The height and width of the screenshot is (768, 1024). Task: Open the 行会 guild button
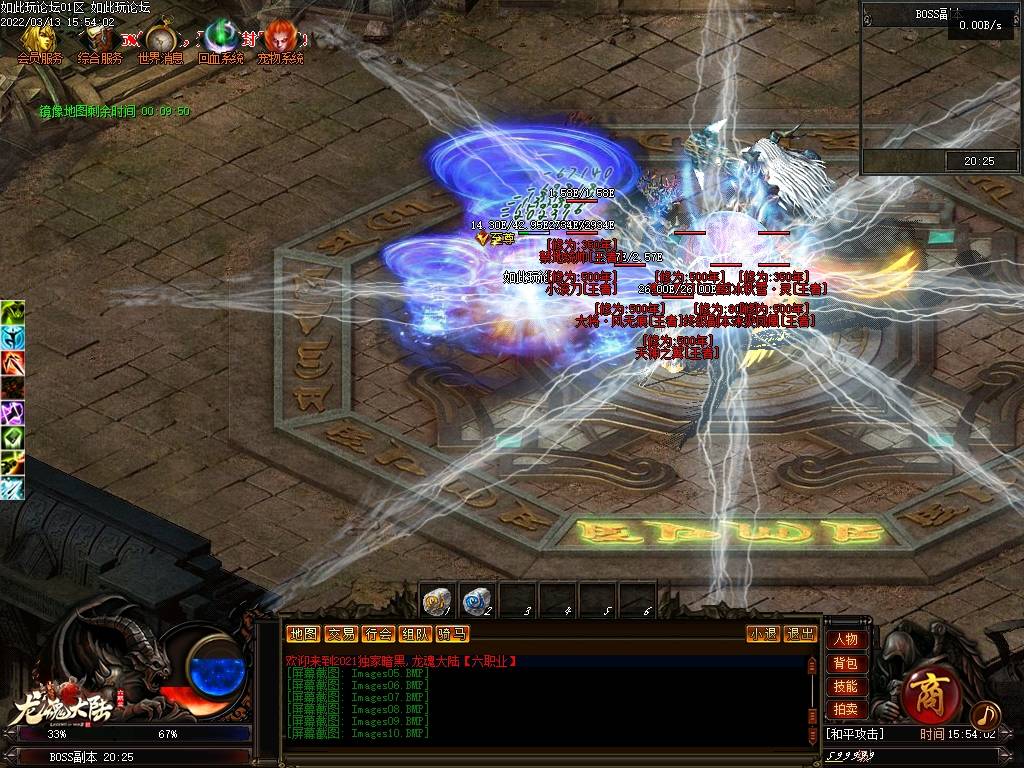point(378,633)
